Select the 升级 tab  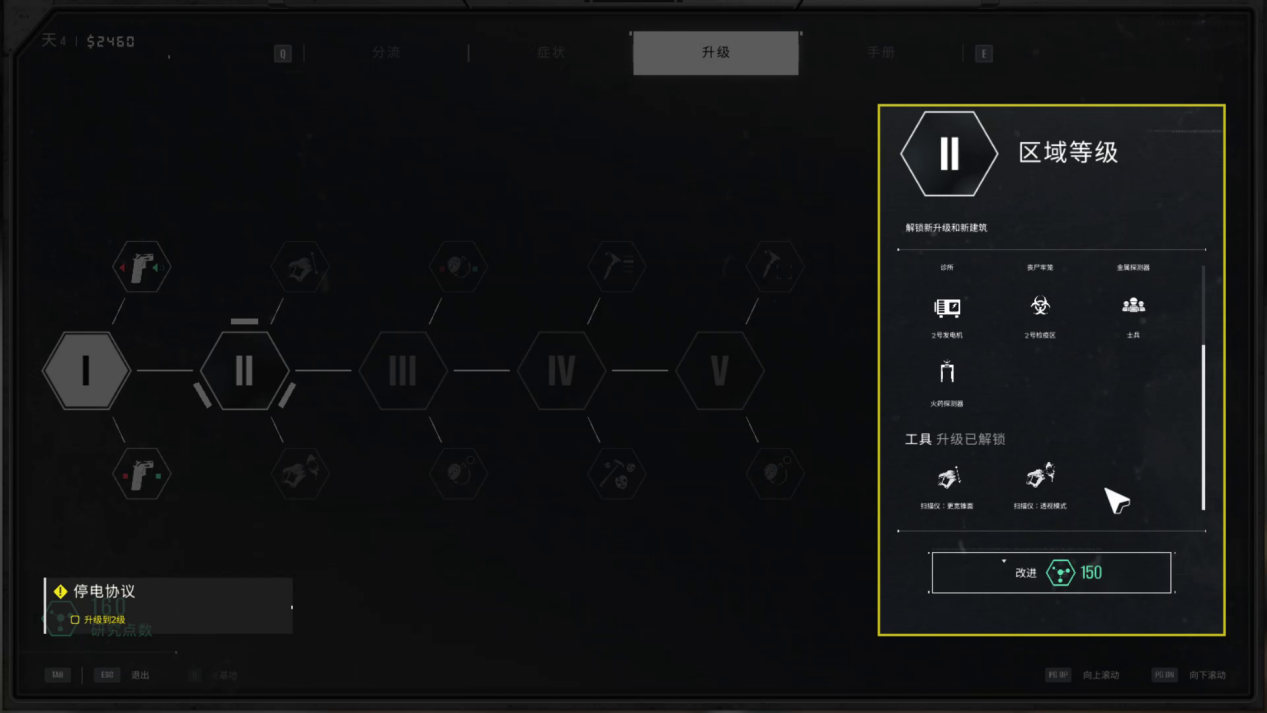716,53
